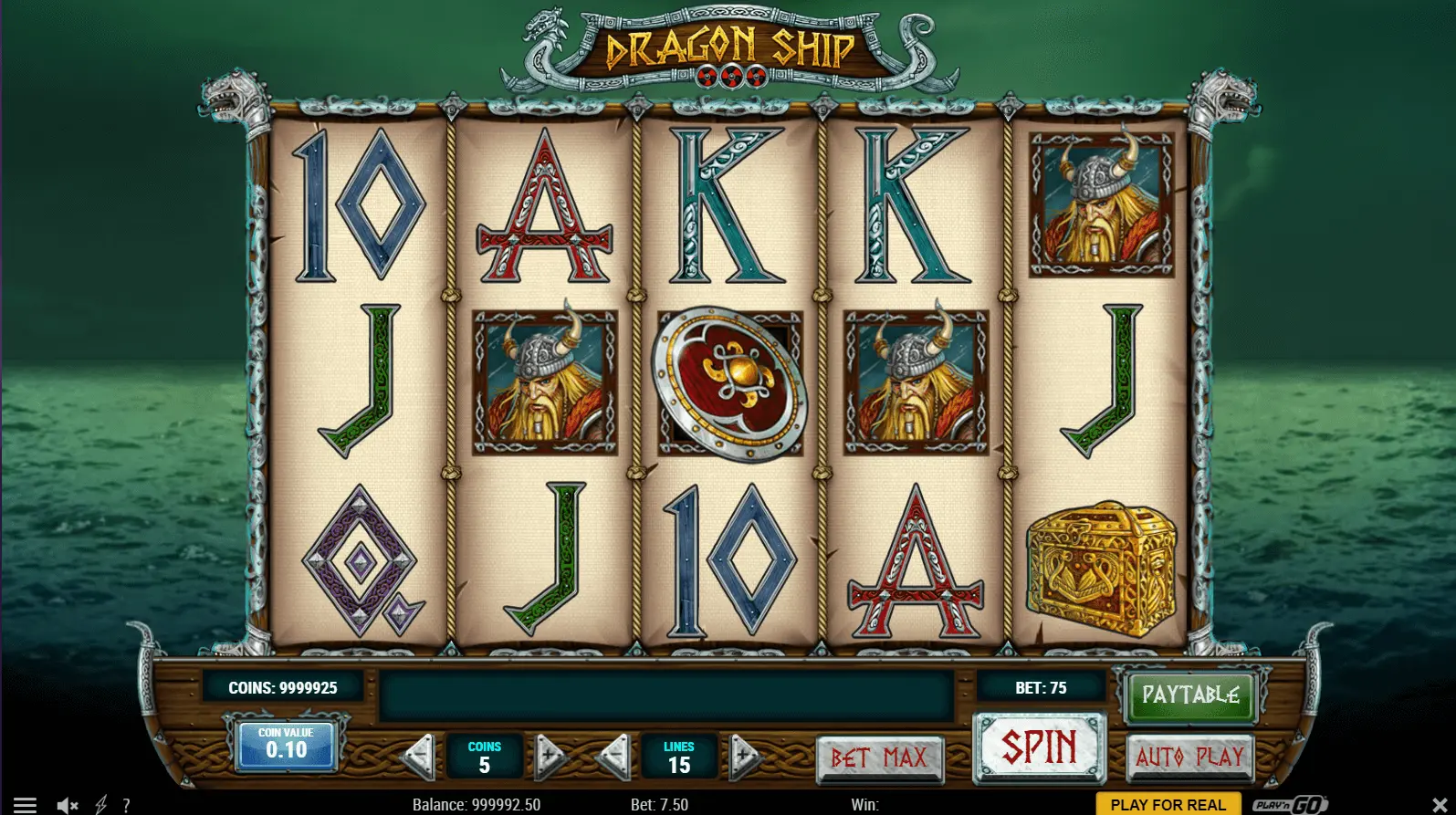
Task: Open the question mark help
Action: coord(126,805)
